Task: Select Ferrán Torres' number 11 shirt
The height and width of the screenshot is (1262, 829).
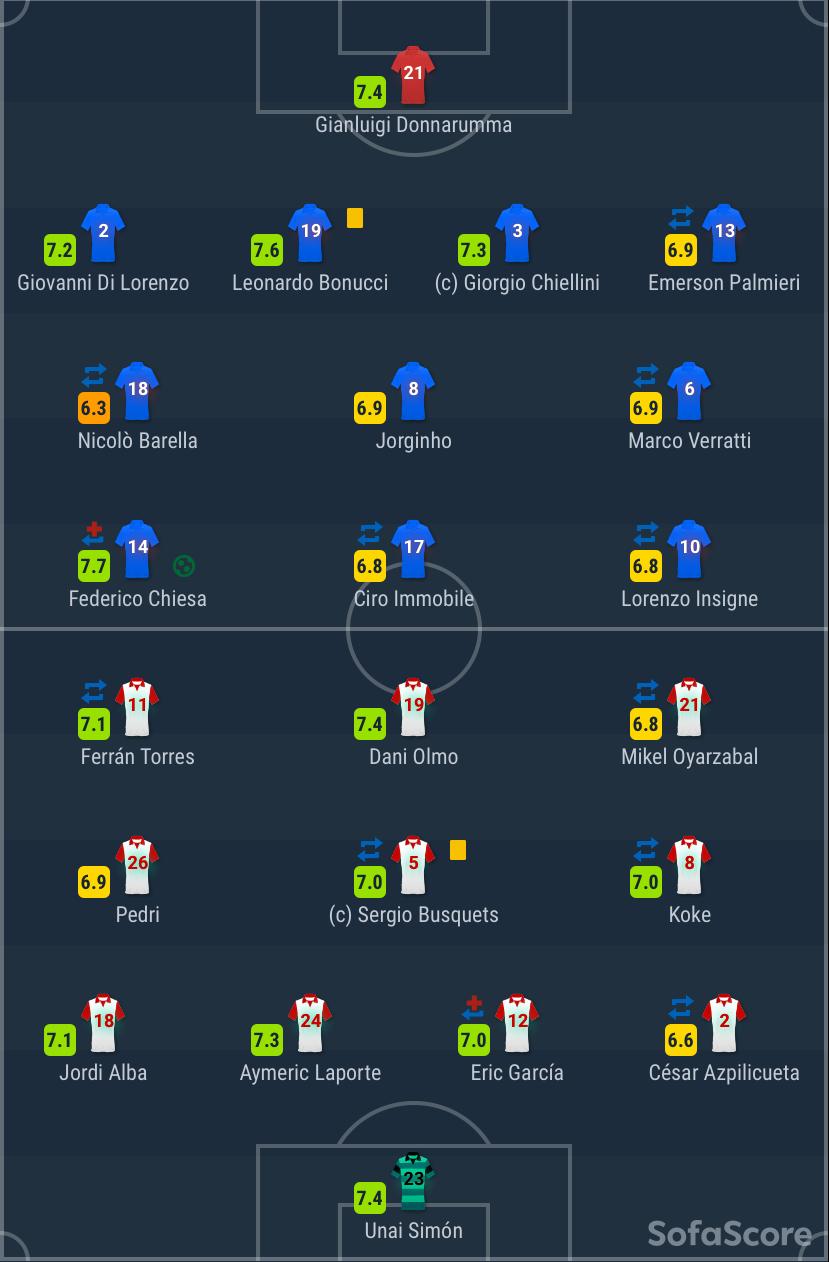Action: (138, 707)
